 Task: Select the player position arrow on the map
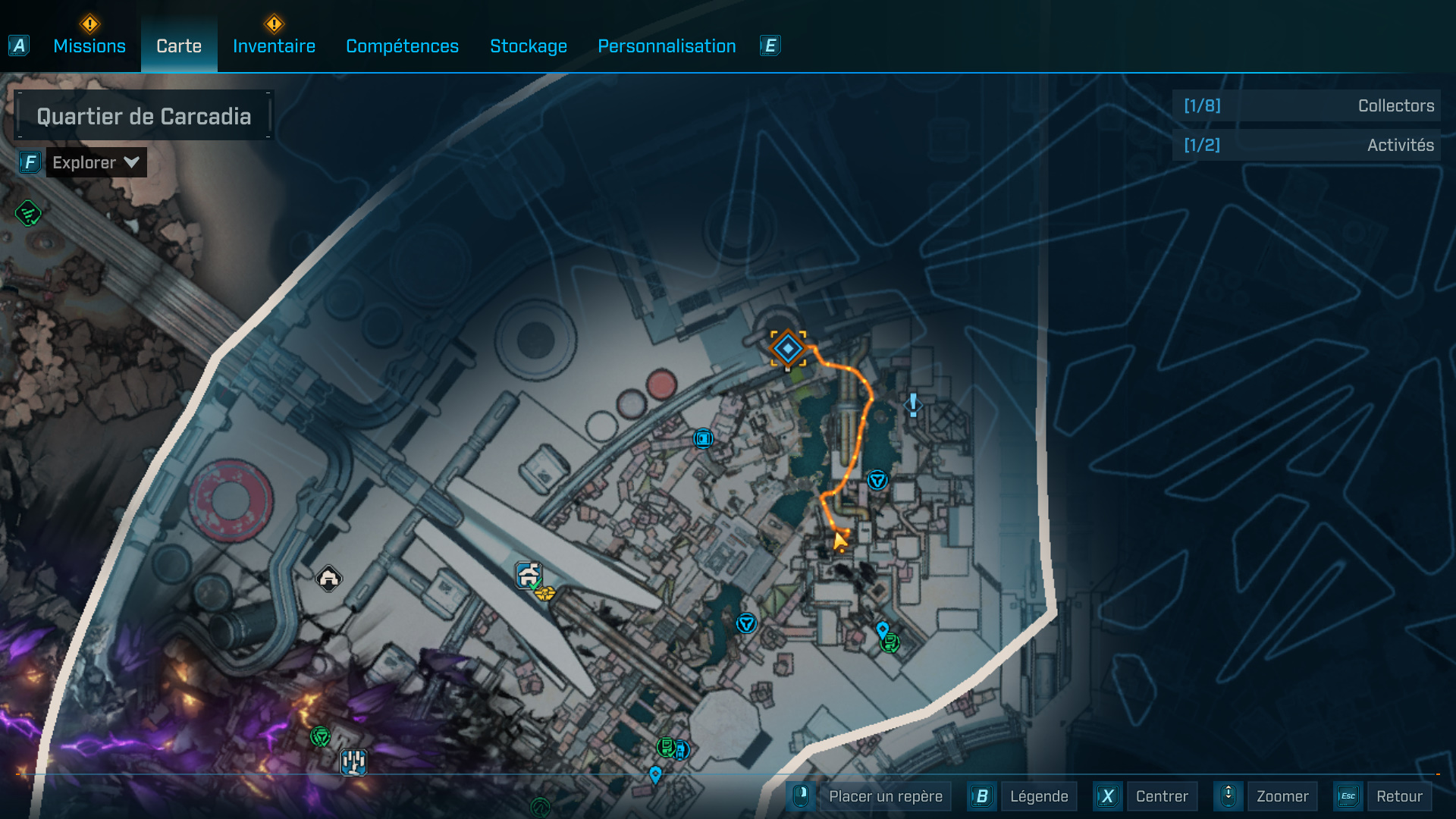click(x=839, y=541)
